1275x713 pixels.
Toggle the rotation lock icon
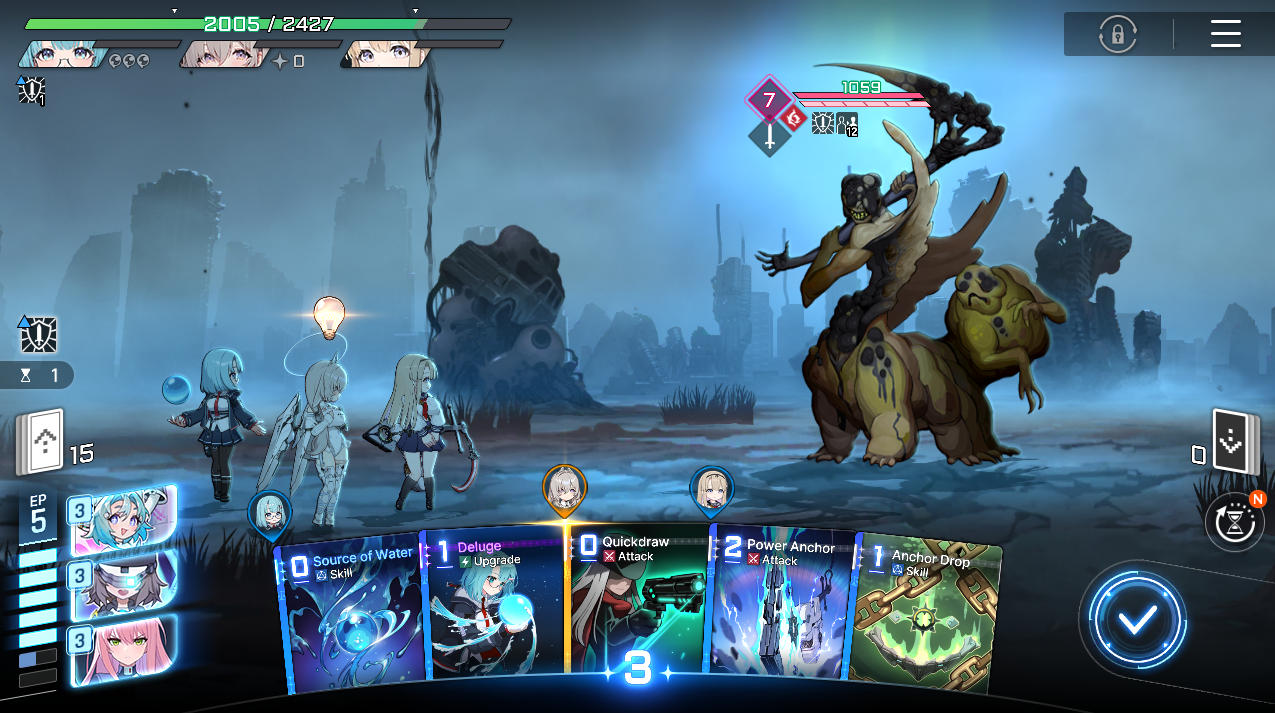1117,34
